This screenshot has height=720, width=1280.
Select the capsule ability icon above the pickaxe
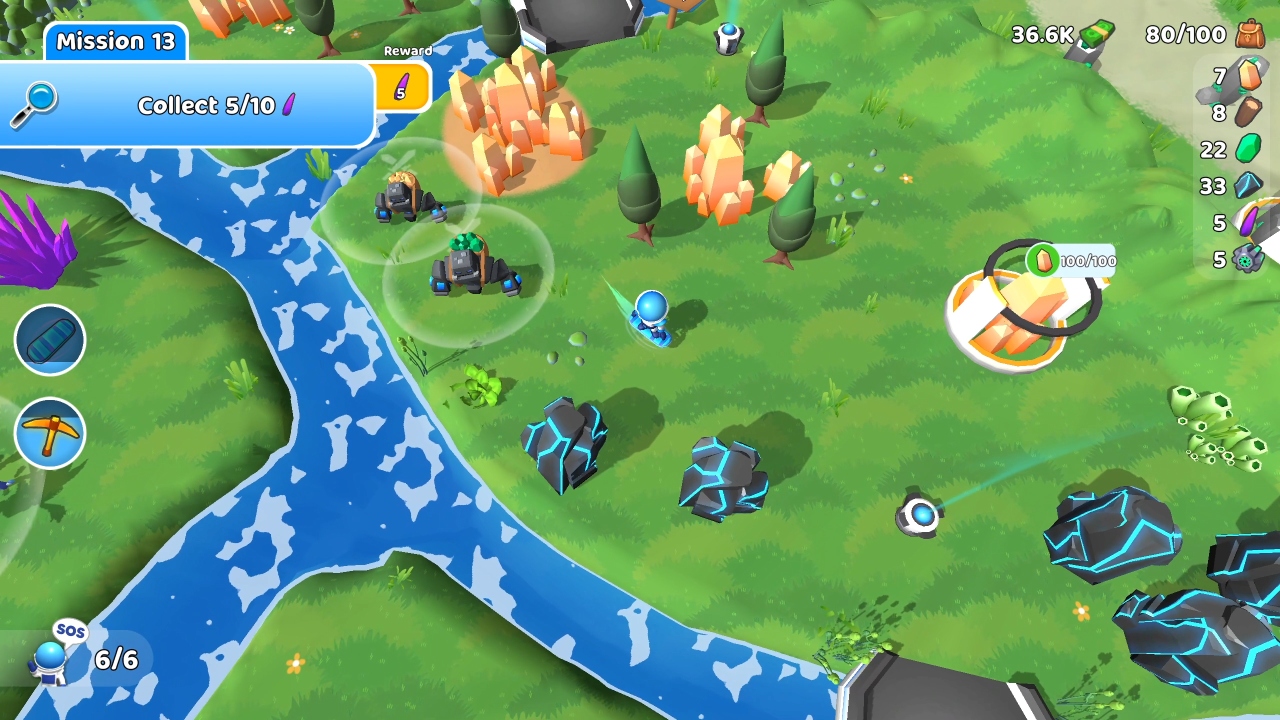(x=50, y=340)
